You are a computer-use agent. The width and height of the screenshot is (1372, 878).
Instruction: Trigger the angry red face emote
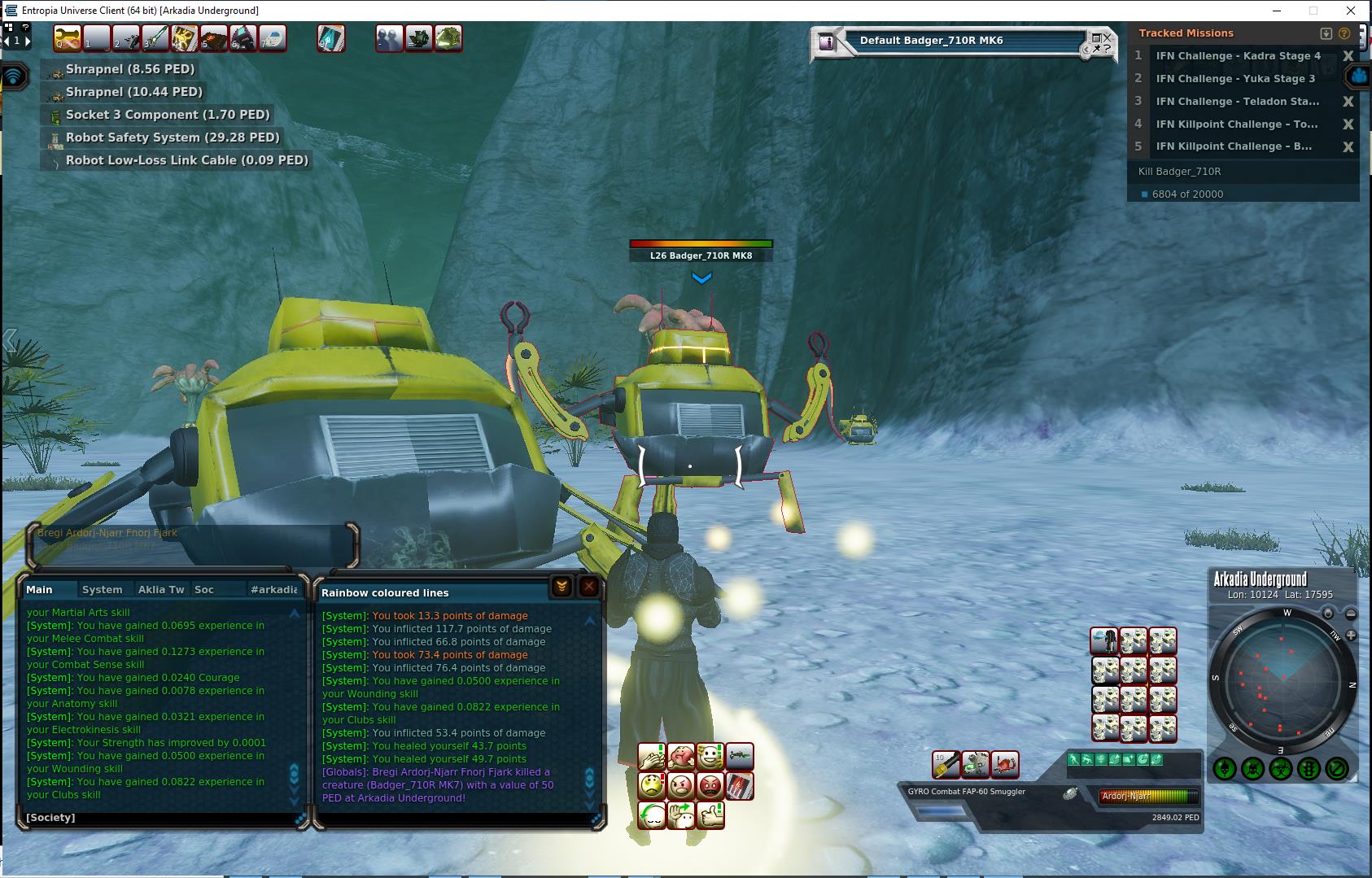[710, 786]
